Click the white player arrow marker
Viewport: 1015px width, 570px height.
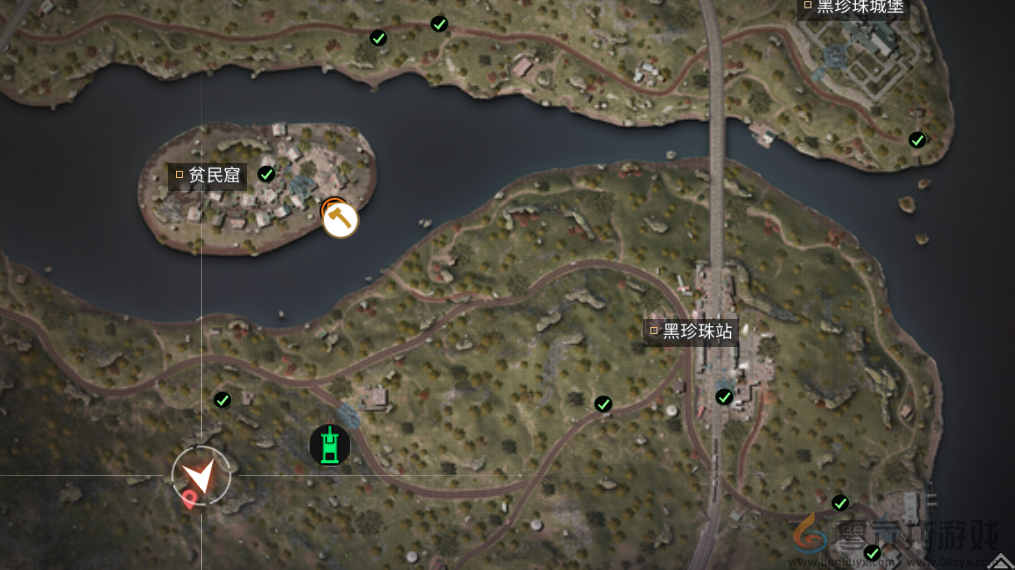point(202,476)
